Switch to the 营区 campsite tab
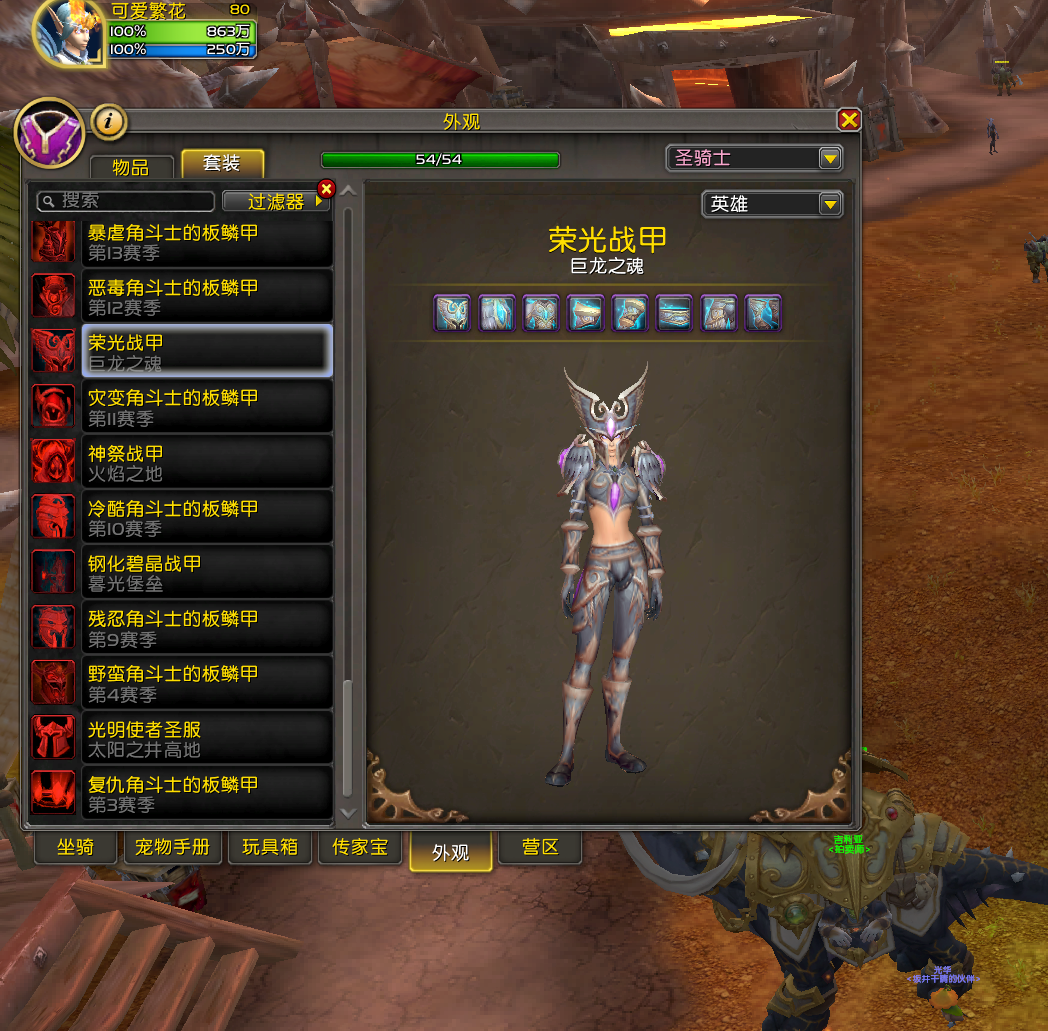Image resolution: width=1048 pixels, height=1031 pixels. coord(540,848)
